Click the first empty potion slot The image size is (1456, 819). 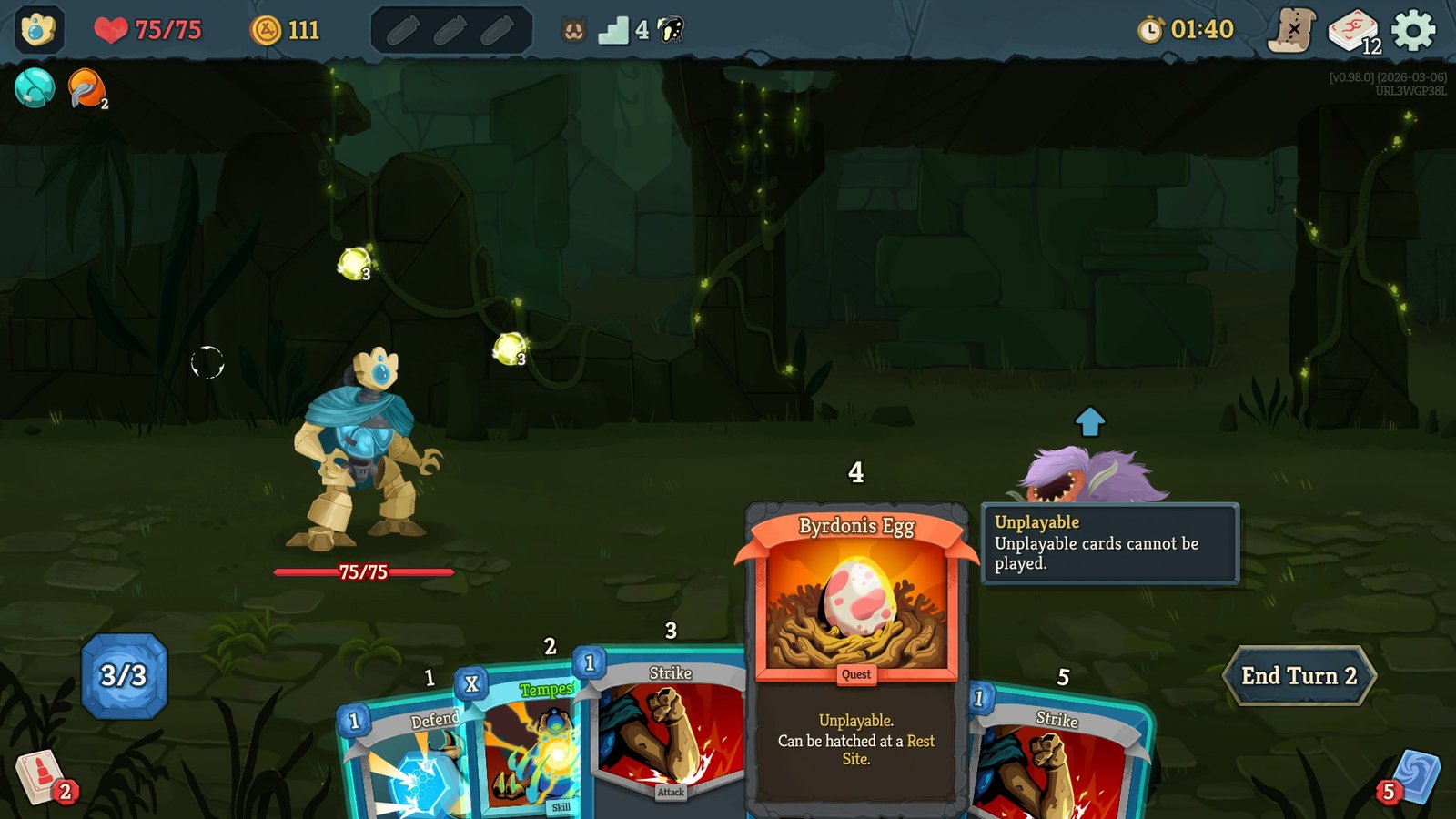[401, 28]
